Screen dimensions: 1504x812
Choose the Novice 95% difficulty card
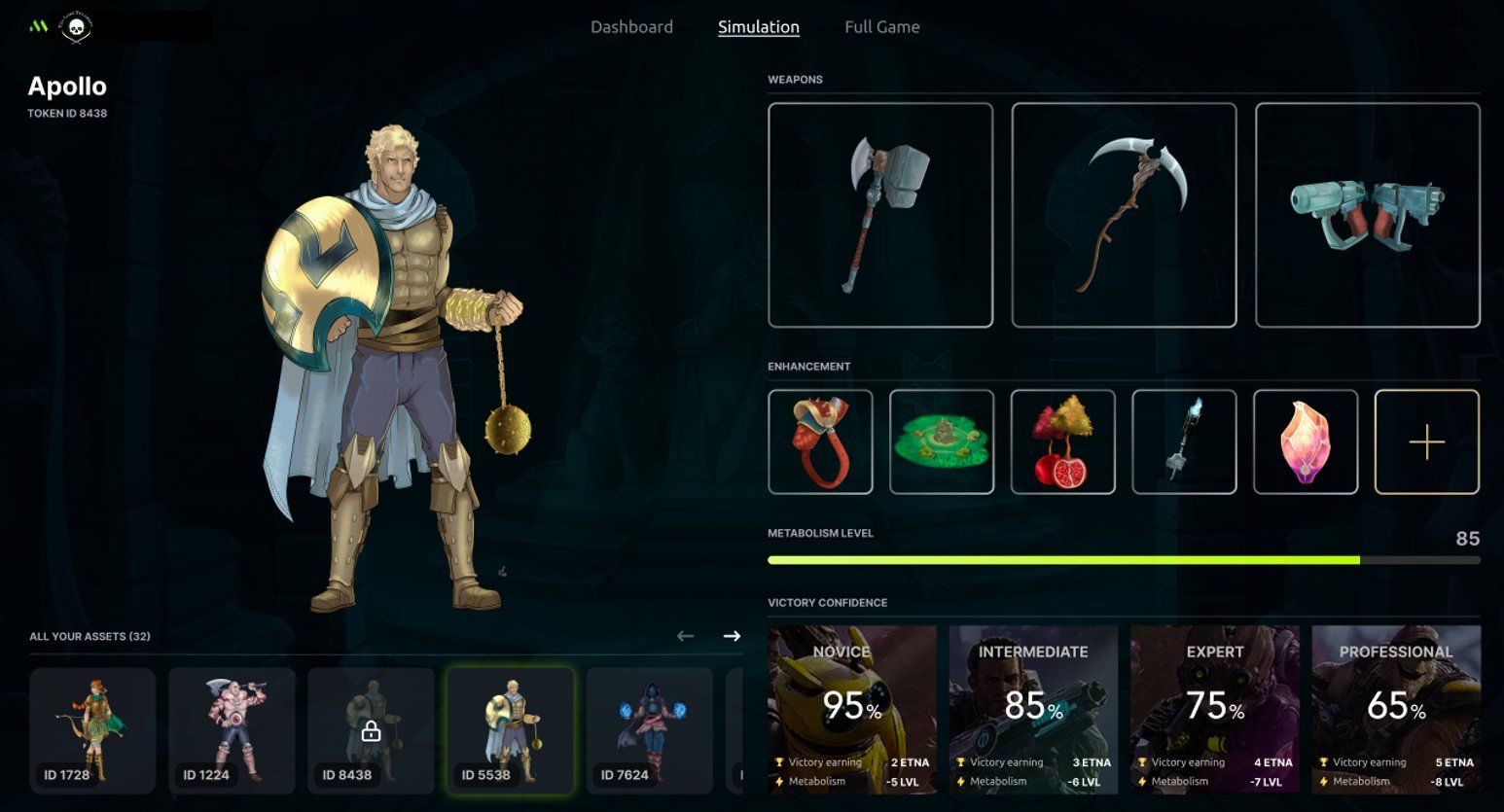(852, 709)
